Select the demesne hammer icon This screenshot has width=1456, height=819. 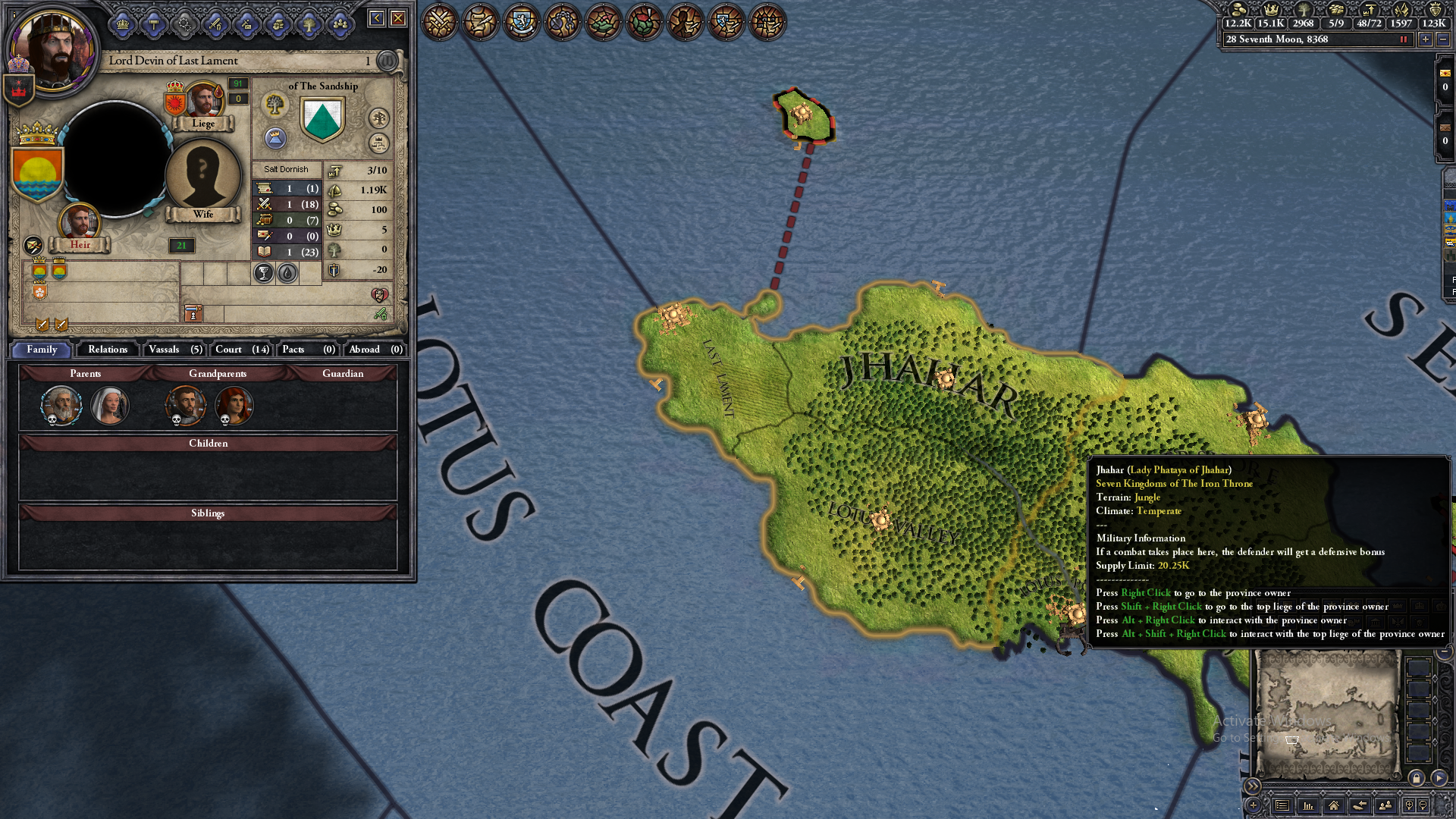(153, 24)
